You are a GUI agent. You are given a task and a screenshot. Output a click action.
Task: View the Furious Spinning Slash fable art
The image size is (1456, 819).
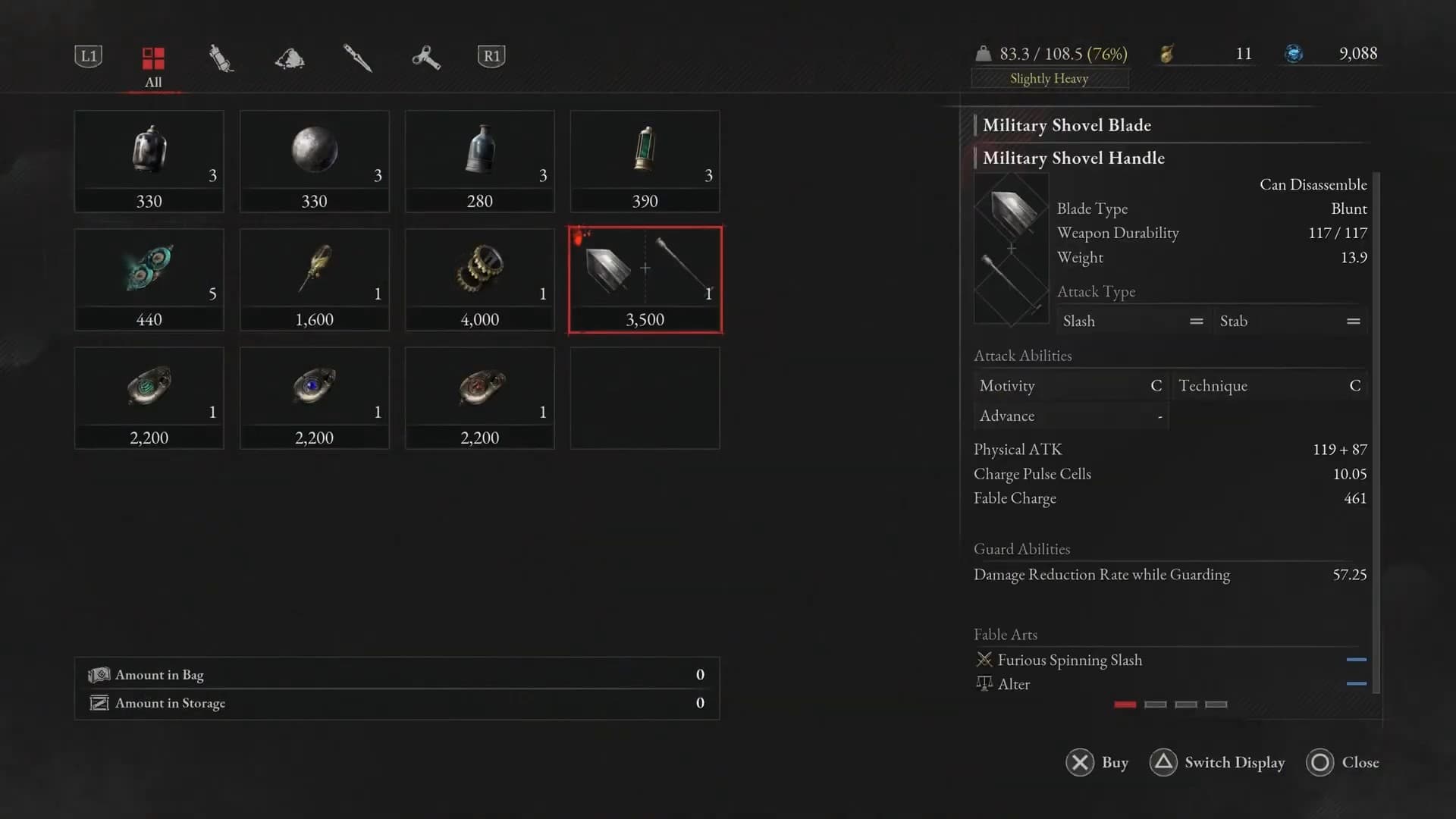1069,660
